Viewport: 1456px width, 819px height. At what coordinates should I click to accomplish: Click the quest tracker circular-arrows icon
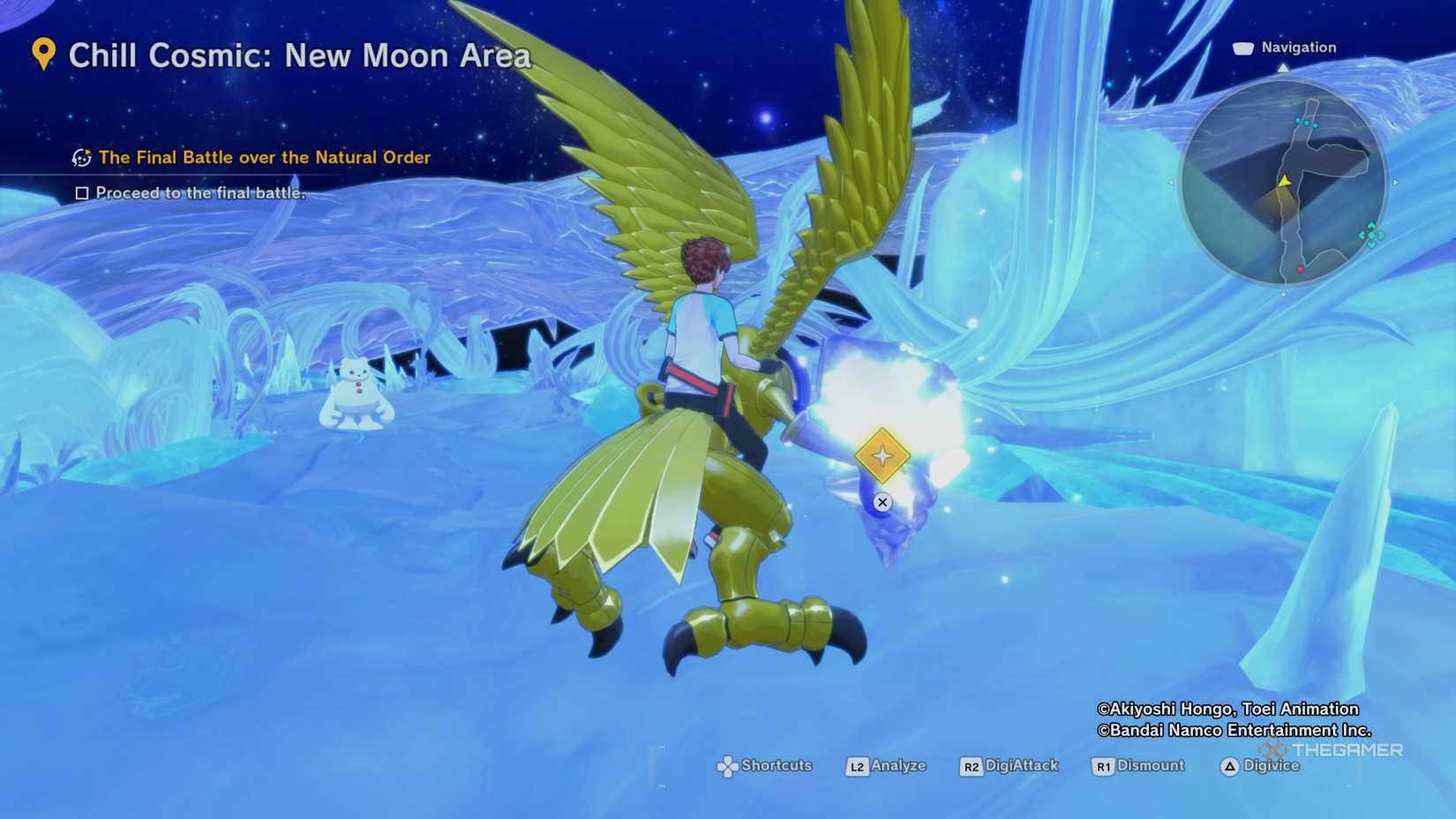(x=82, y=157)
